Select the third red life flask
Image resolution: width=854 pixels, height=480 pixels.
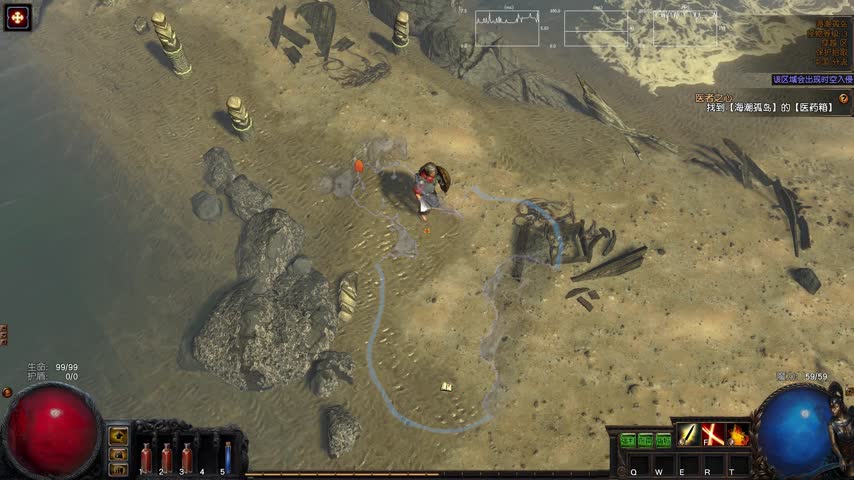[186, 455]
